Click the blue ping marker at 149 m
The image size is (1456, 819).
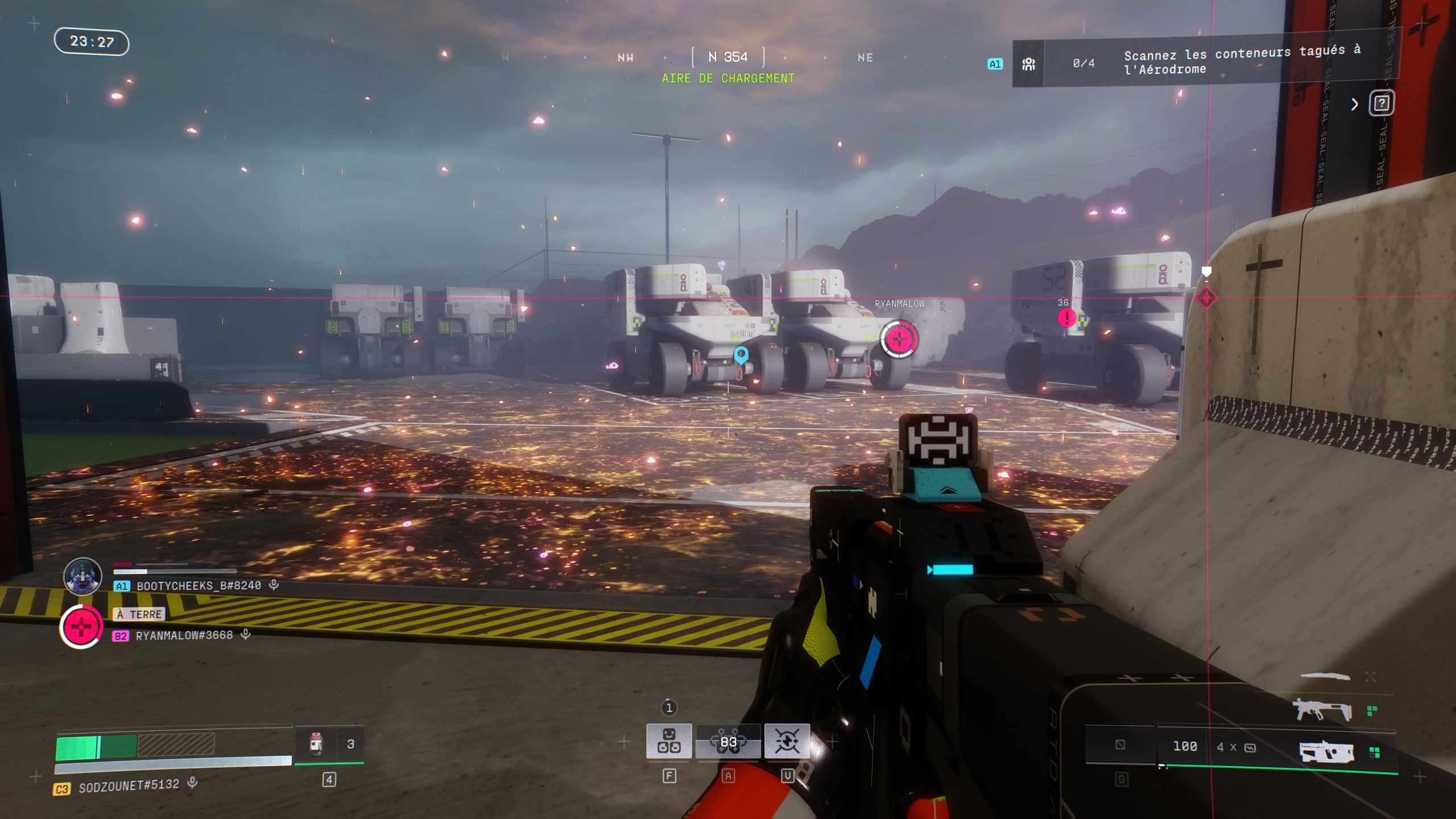click(x=741, y=355)
